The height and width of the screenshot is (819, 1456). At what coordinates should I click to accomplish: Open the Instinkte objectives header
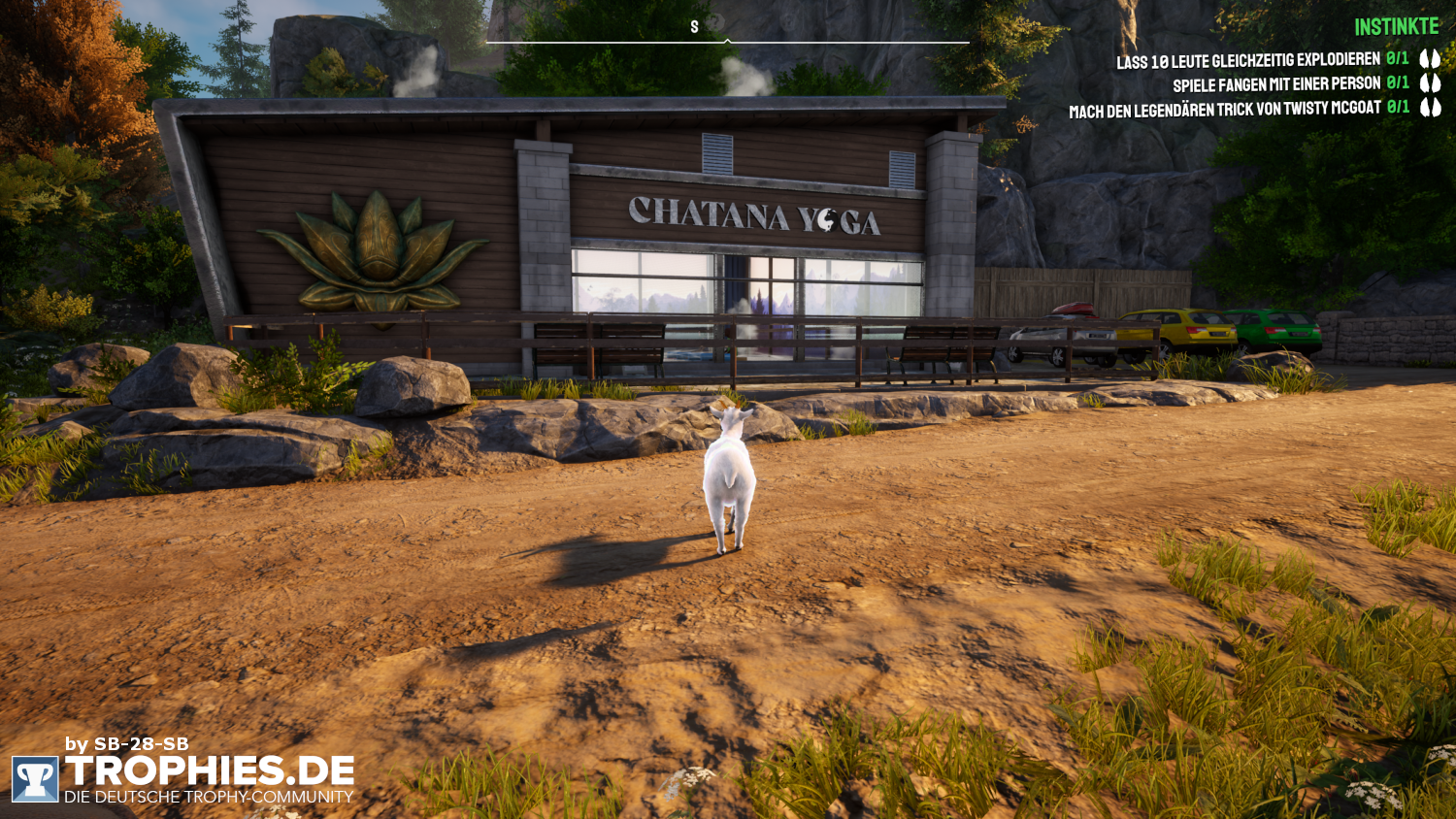coord(1396,27)
